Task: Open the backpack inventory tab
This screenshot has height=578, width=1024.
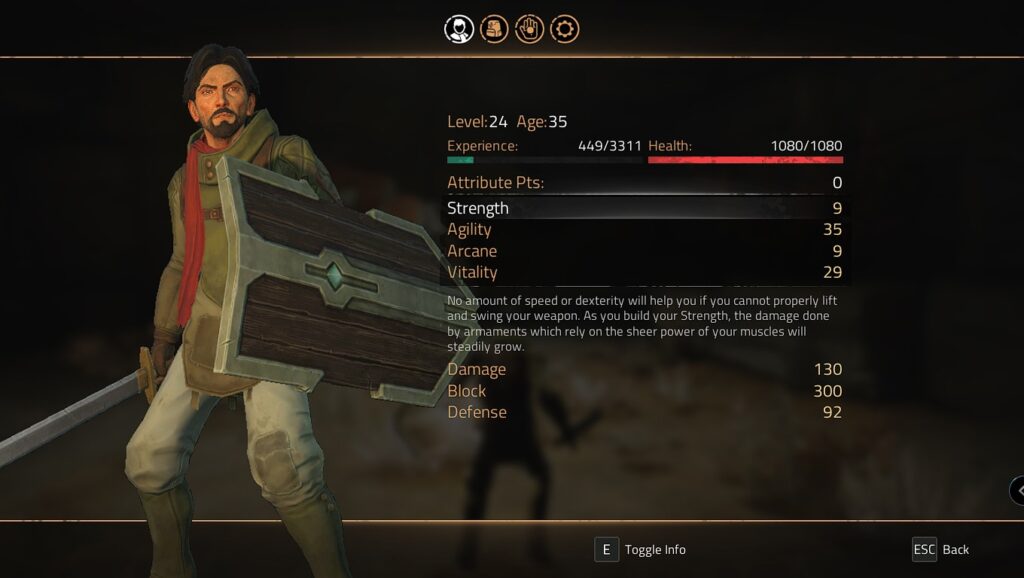Action: 494,29
